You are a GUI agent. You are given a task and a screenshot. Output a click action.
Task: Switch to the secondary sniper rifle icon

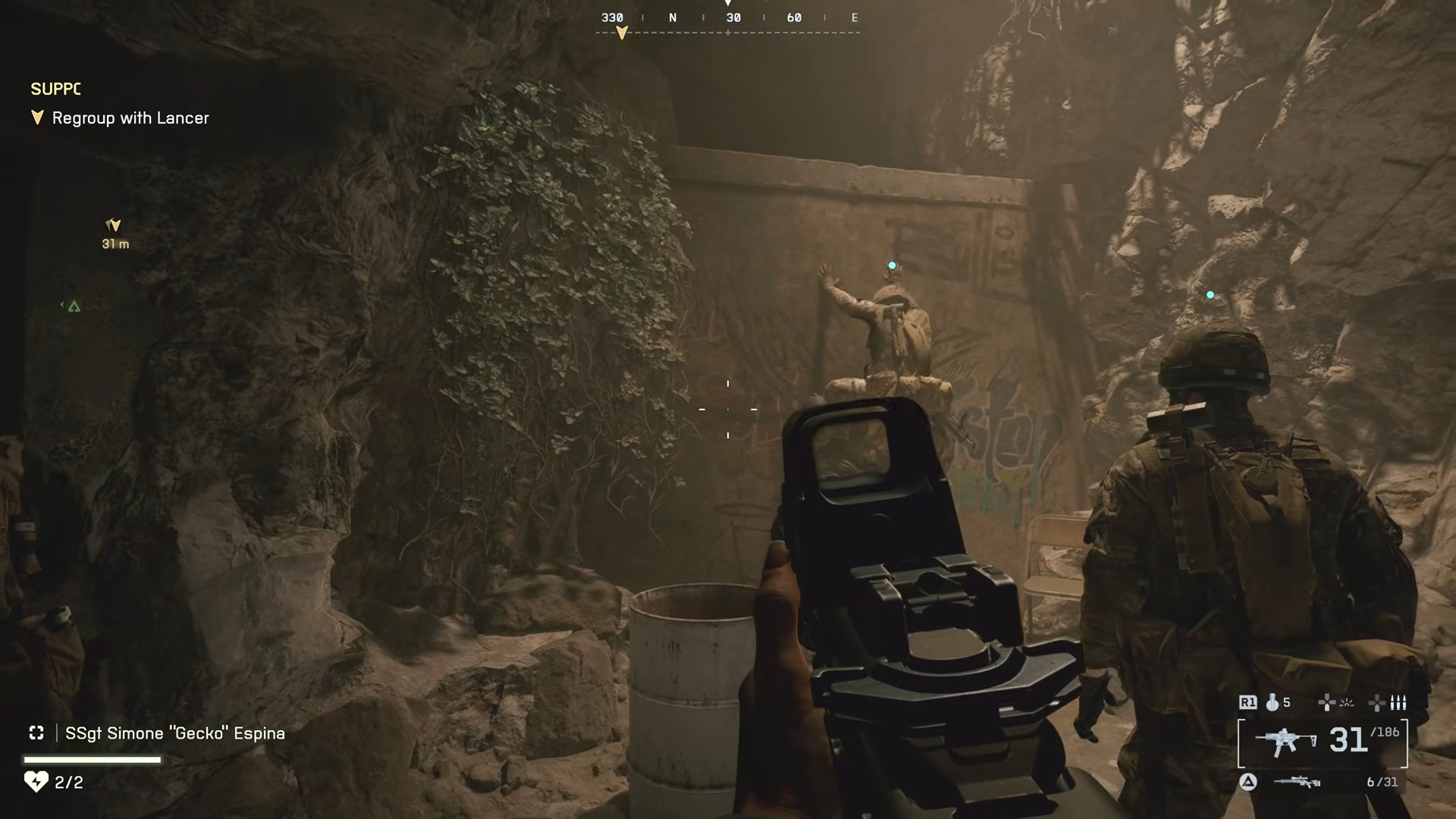pos(1297,782)
